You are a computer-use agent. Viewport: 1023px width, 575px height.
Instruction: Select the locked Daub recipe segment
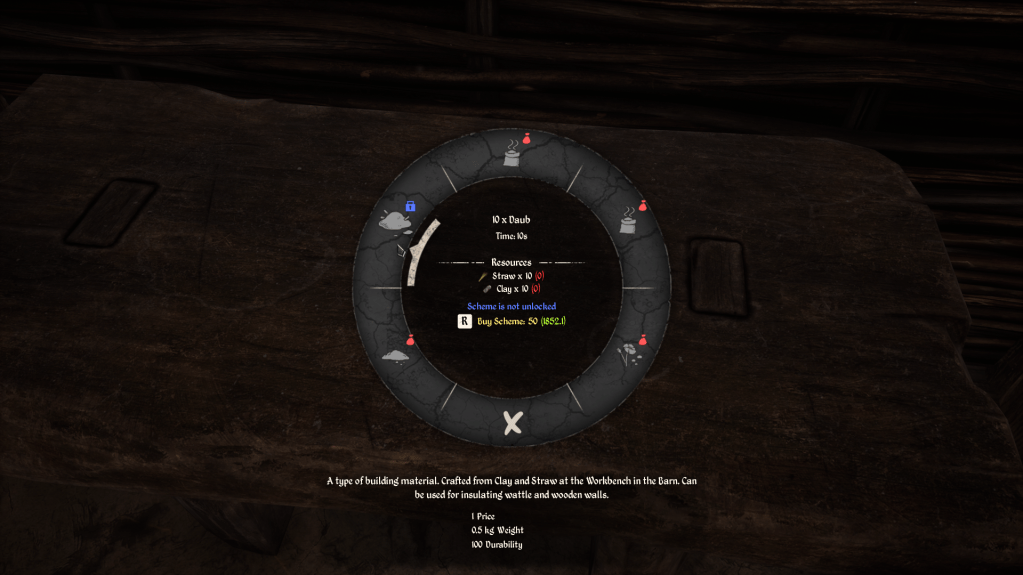pyautogui.click(x=396, y=220)
